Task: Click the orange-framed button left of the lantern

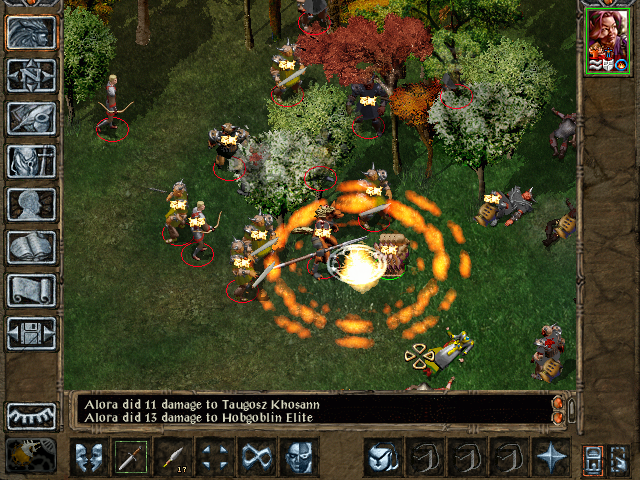Action: pos(593,458)
